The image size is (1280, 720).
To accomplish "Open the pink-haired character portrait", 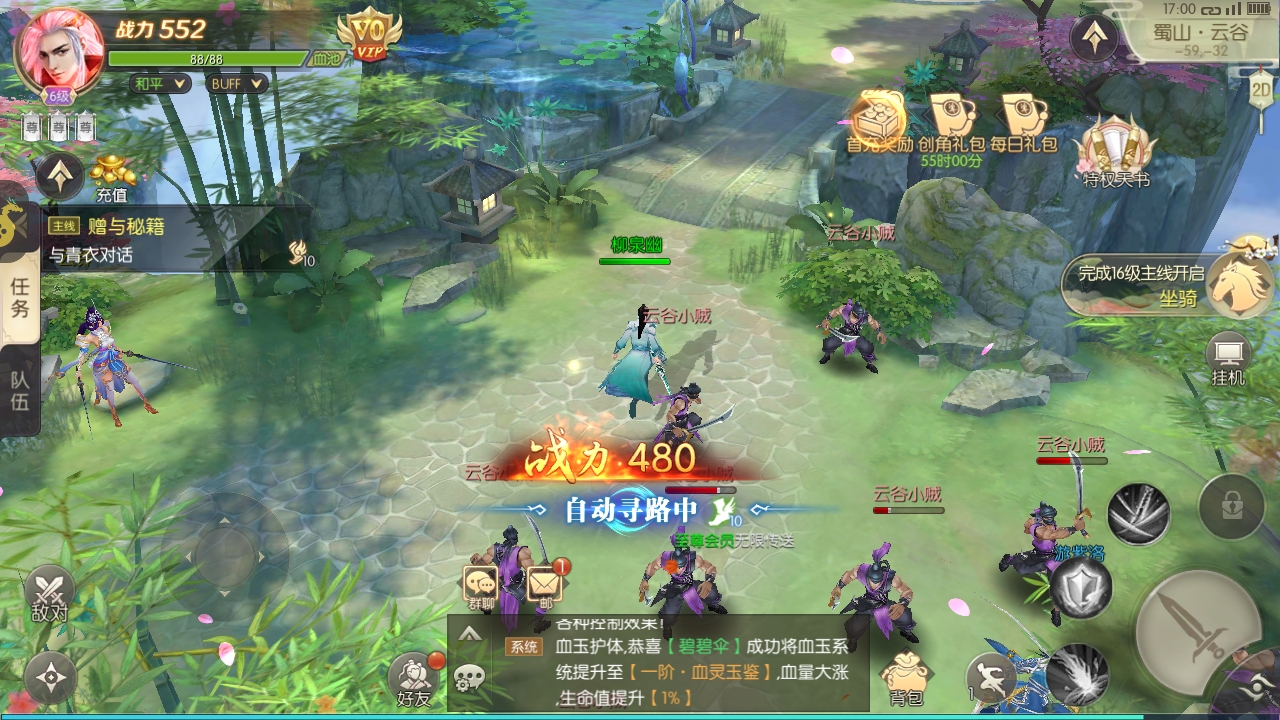I will tap(59, 50).
